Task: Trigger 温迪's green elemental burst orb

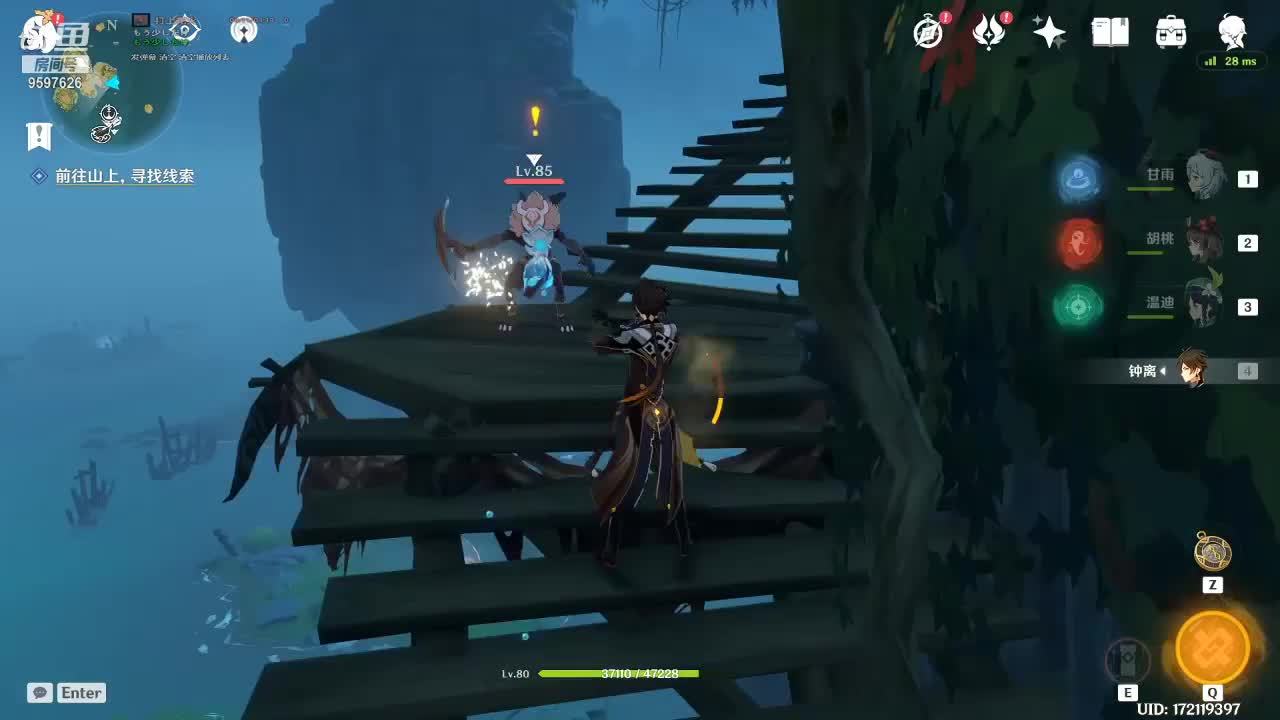Action: pyautogui.click(x=1078, y=306)
